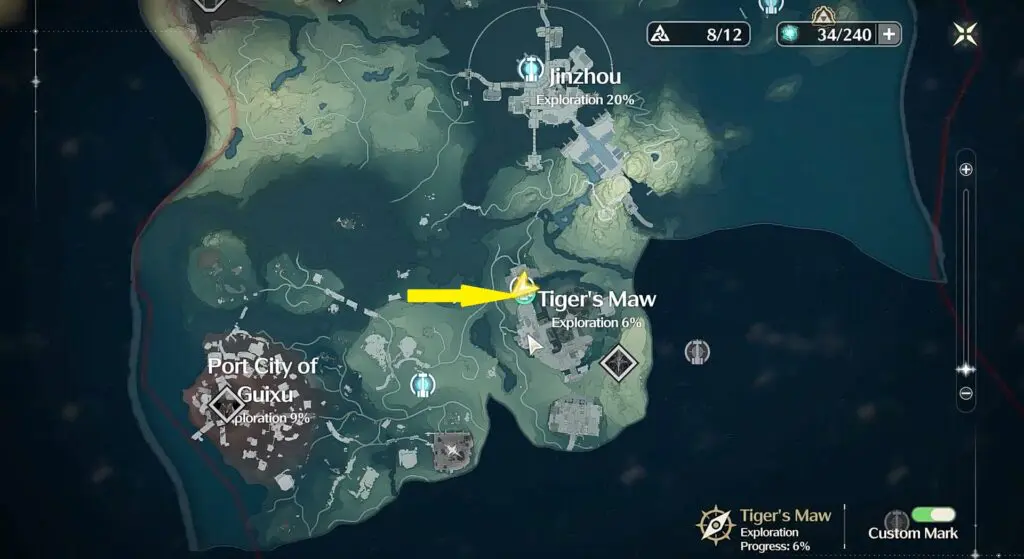Pick the gray tower marker in the sea
This screenshot has height=559, width=1024.
pos(697,351)
